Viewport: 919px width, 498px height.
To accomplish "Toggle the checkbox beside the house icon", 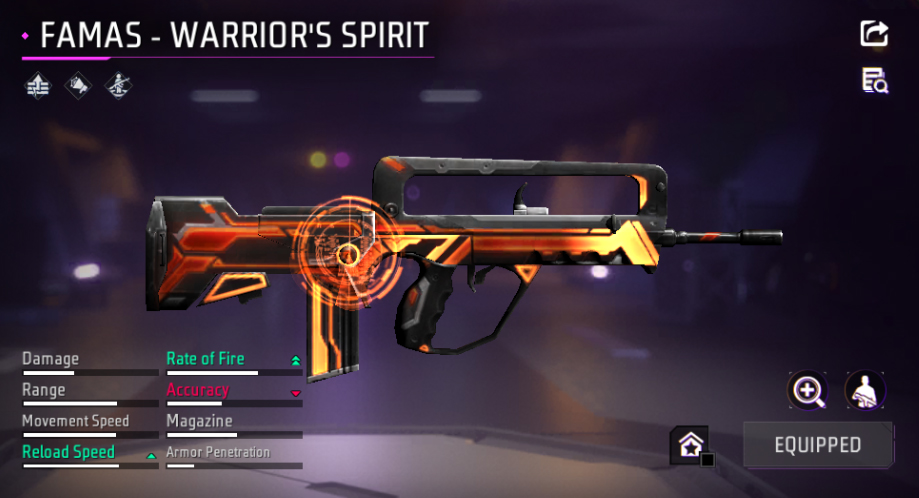I will [708, 460].
